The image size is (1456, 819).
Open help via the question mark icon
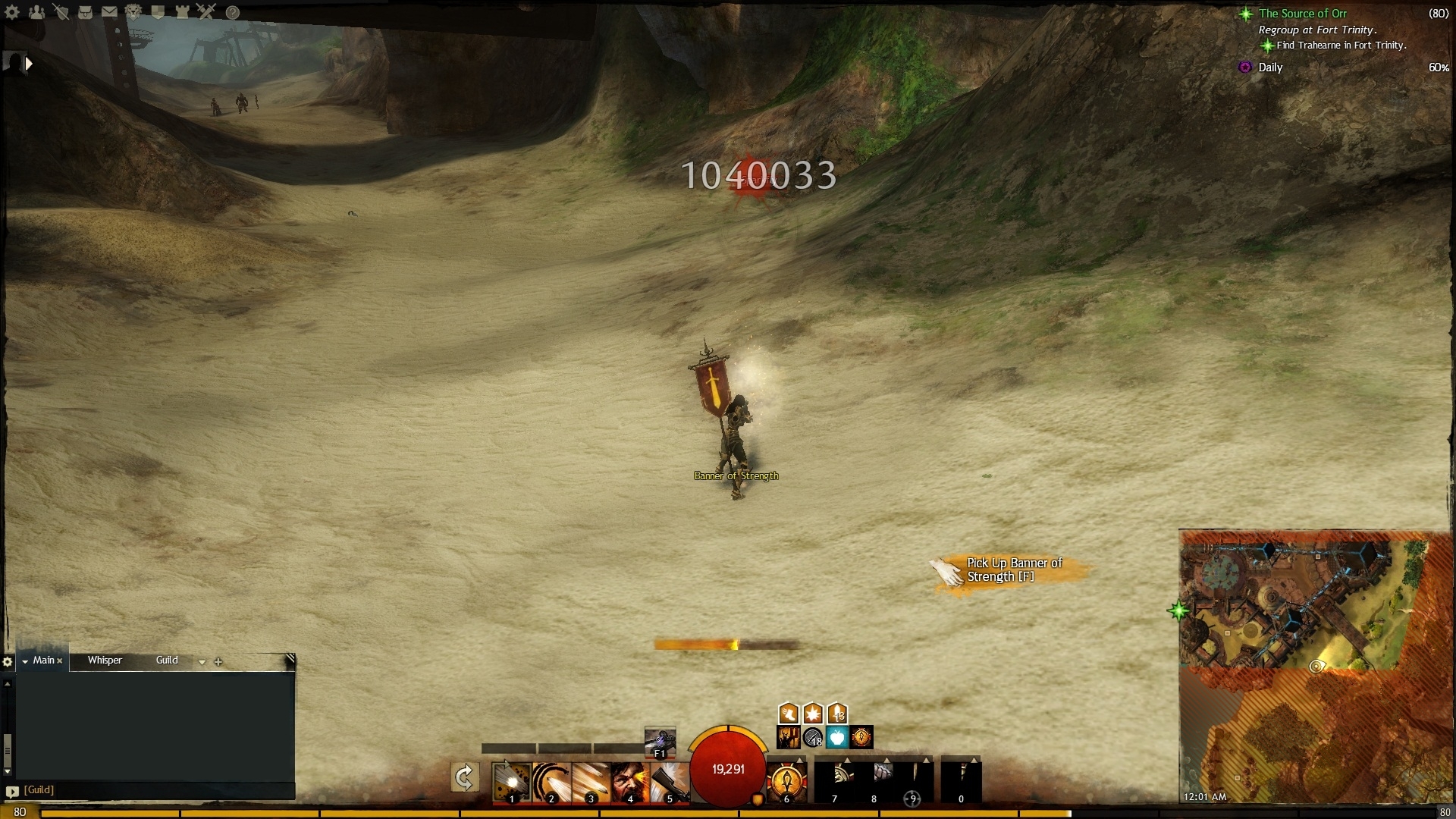233,12
